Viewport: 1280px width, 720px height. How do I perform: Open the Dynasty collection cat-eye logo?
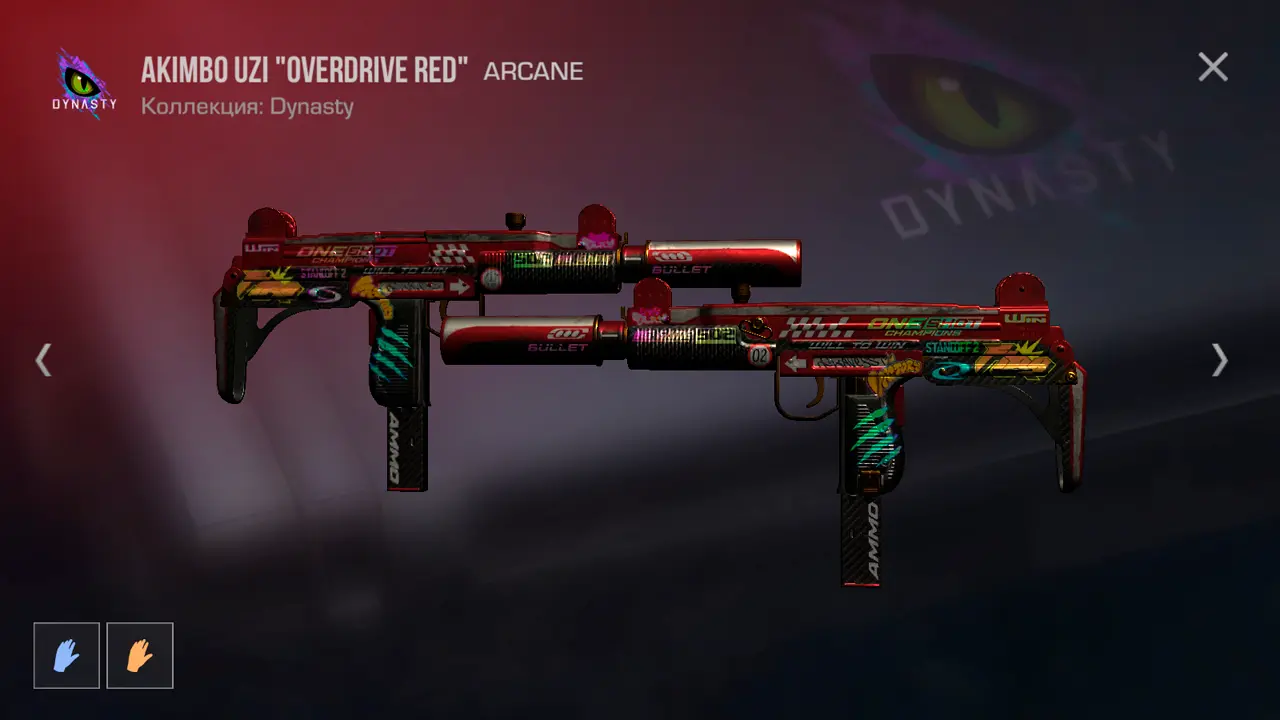point(84,84)
